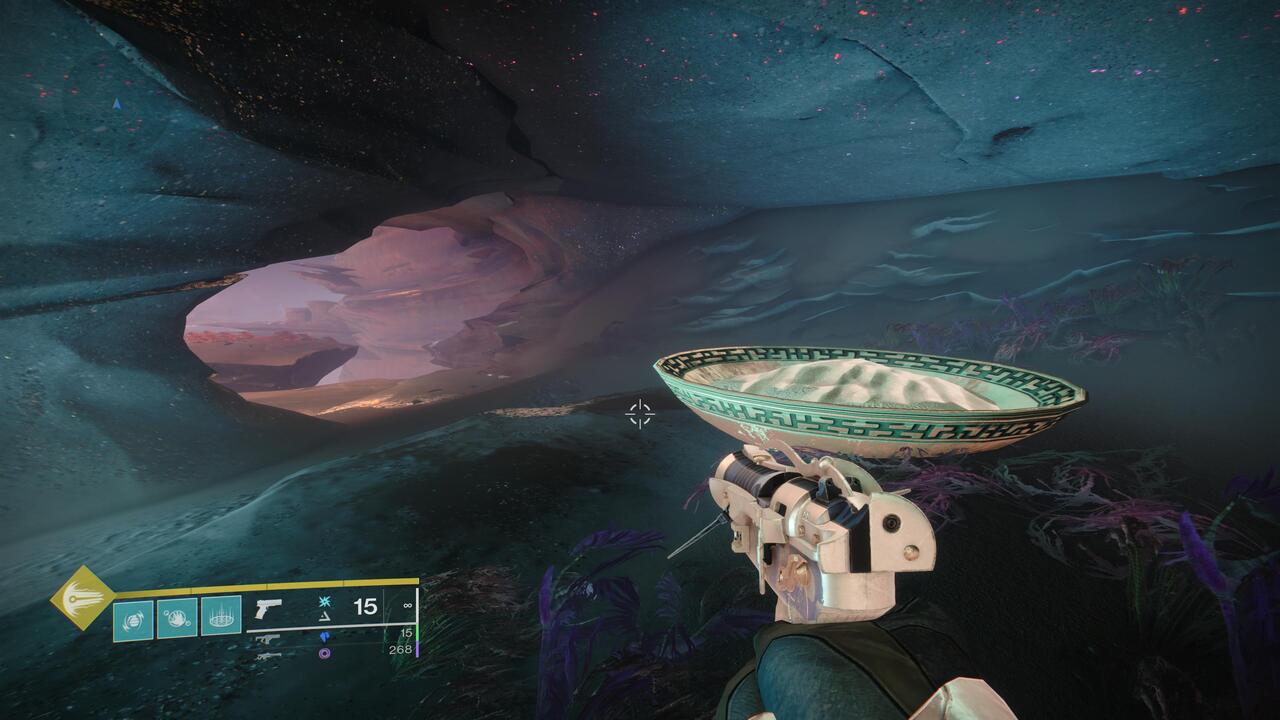1280x720 pixels.
Task: Click the blue special ammo pickup icon
Action: pos(324,637)
